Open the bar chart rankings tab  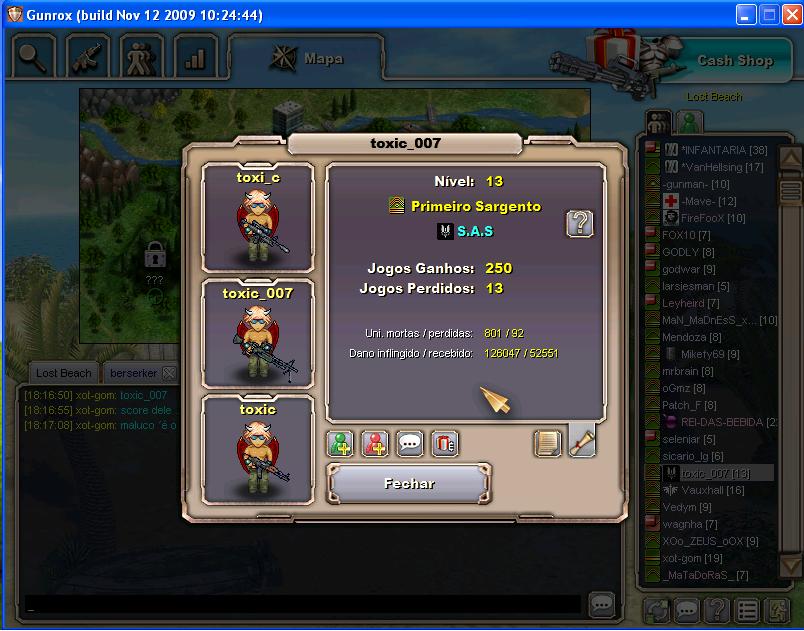[x=195, y=57]
